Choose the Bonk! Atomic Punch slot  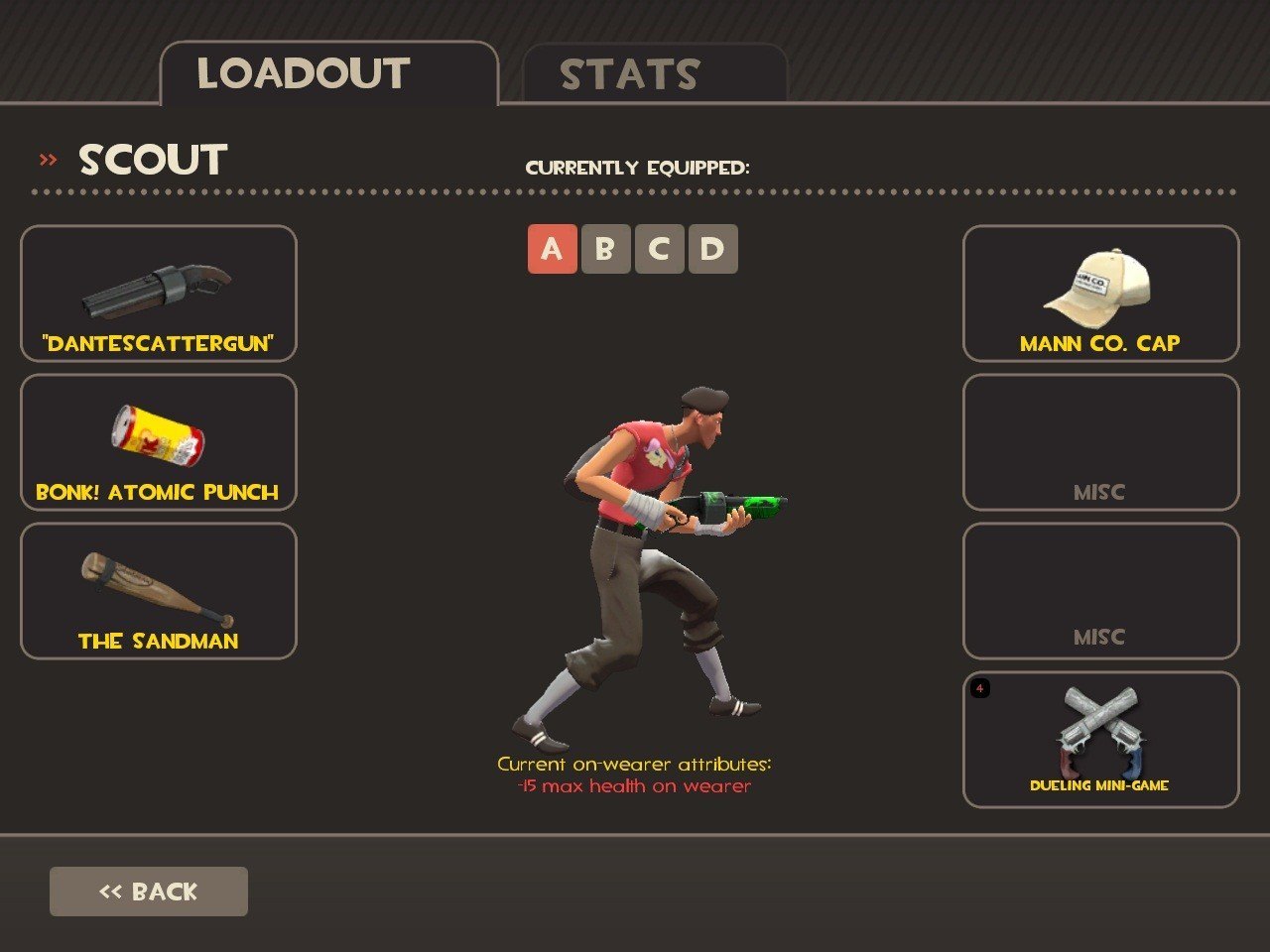coord(159,442)
